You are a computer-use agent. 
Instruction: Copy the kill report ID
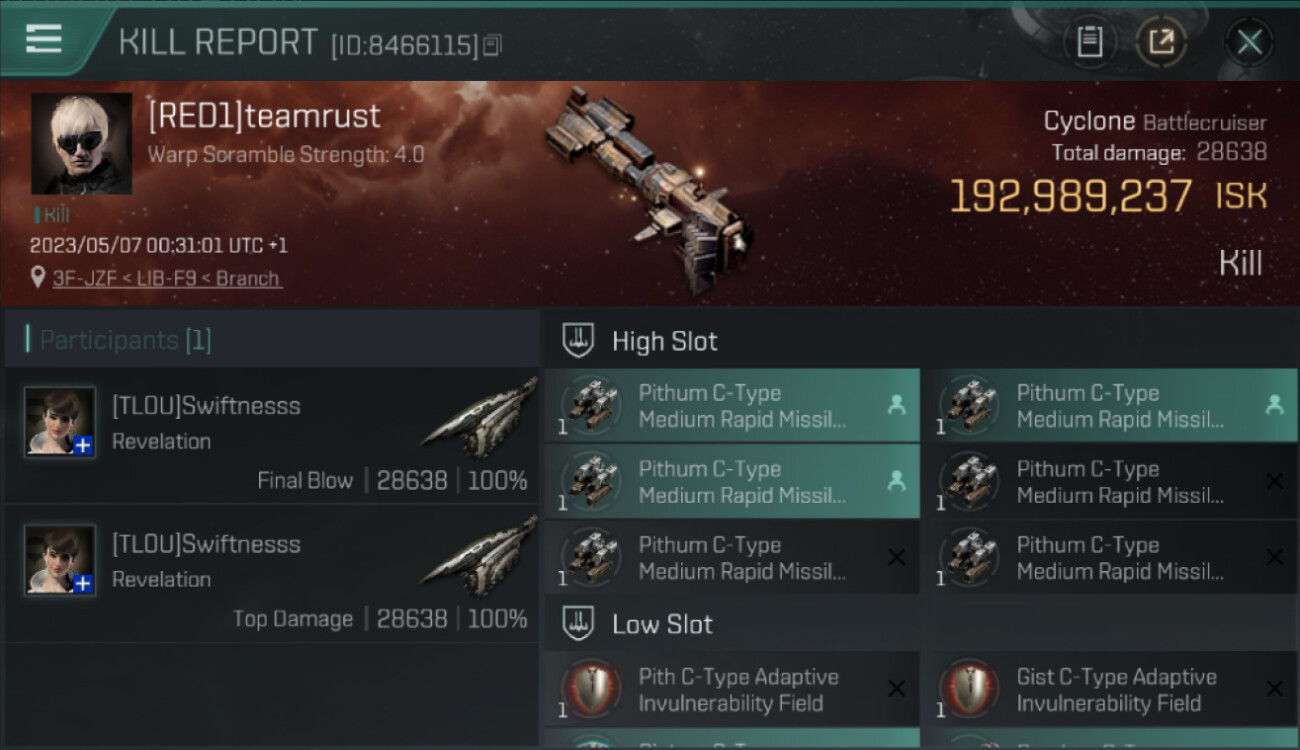pos(492,45)
